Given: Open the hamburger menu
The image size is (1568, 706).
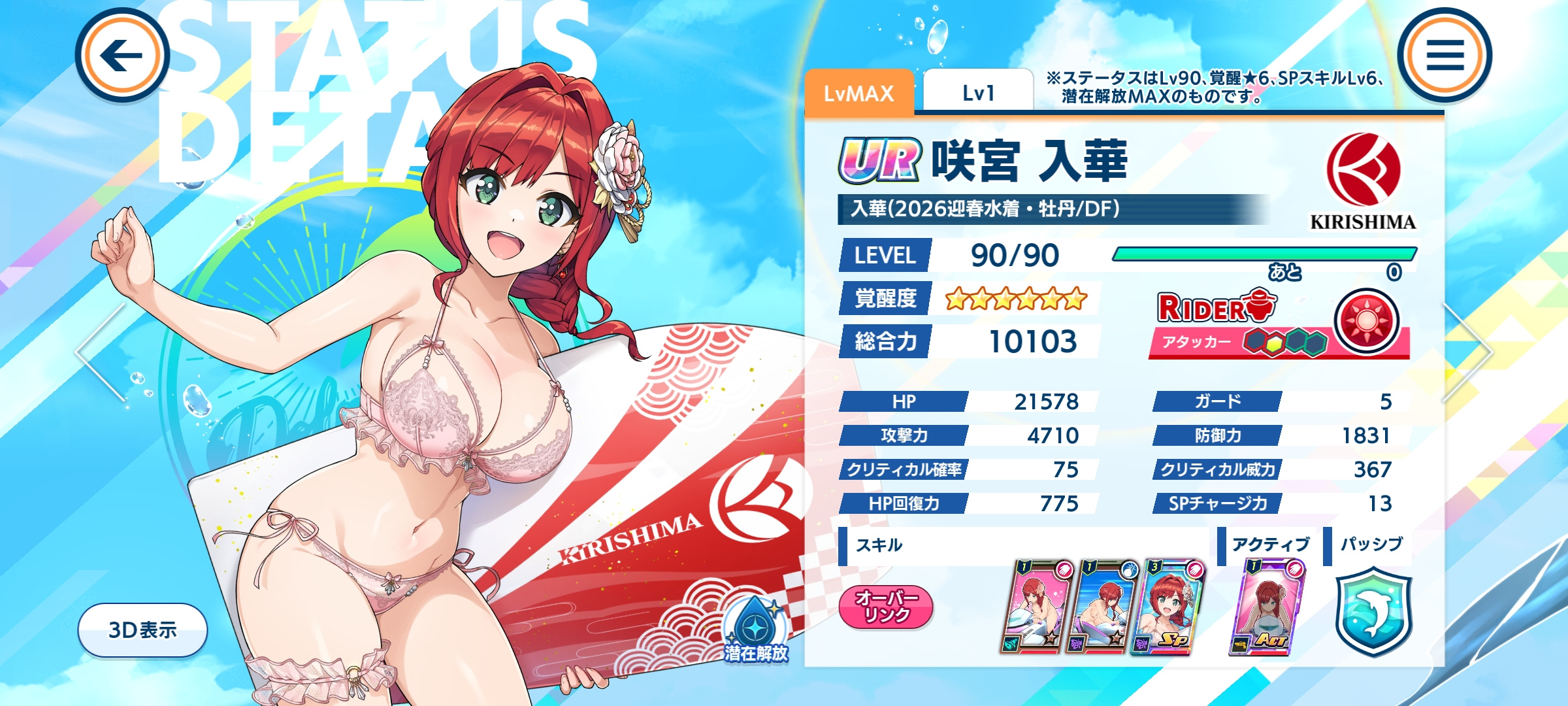Looking at the screenshot, I should pyautogui.click(x=1445, y=56).
